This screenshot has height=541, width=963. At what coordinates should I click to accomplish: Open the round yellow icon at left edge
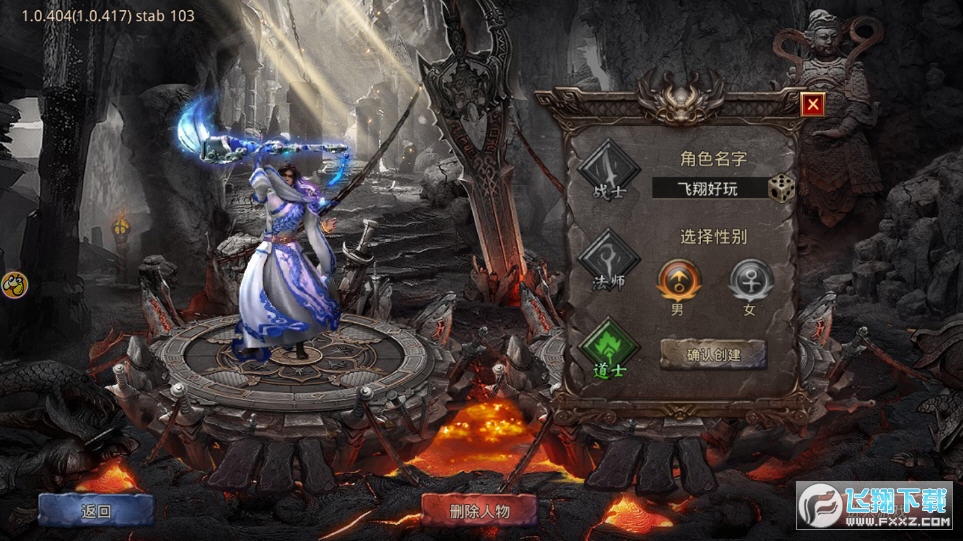[x=14, y=284]
